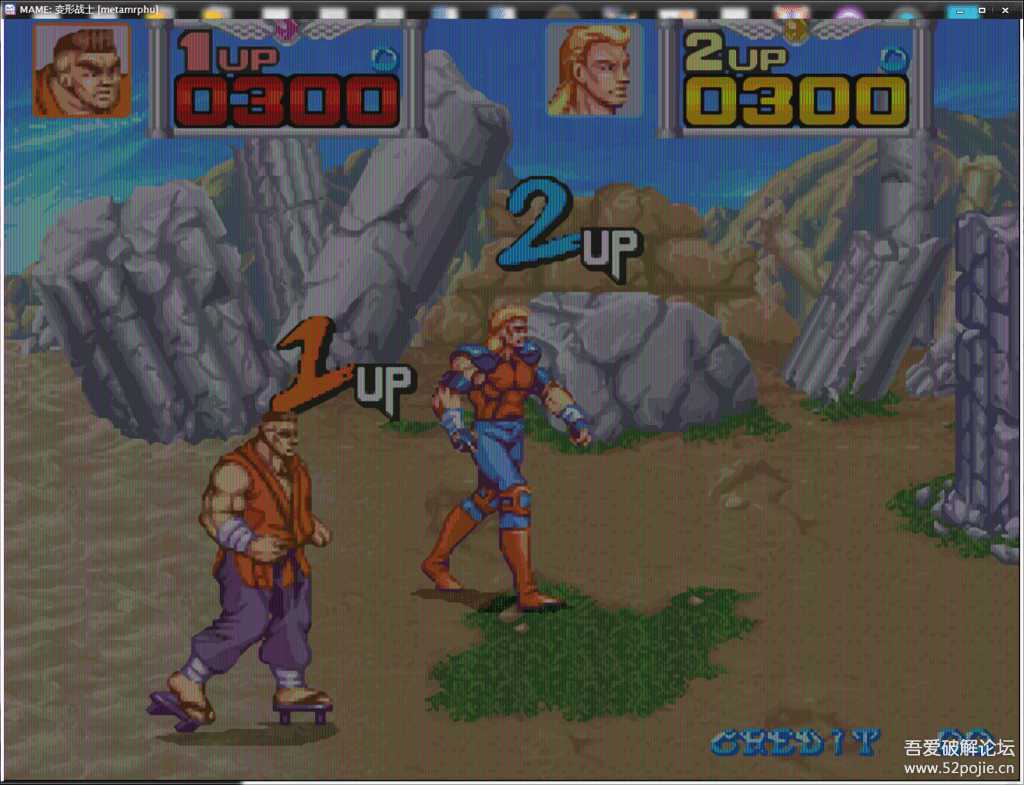
Task: Close the MAME window
Action: [1006, 9]
